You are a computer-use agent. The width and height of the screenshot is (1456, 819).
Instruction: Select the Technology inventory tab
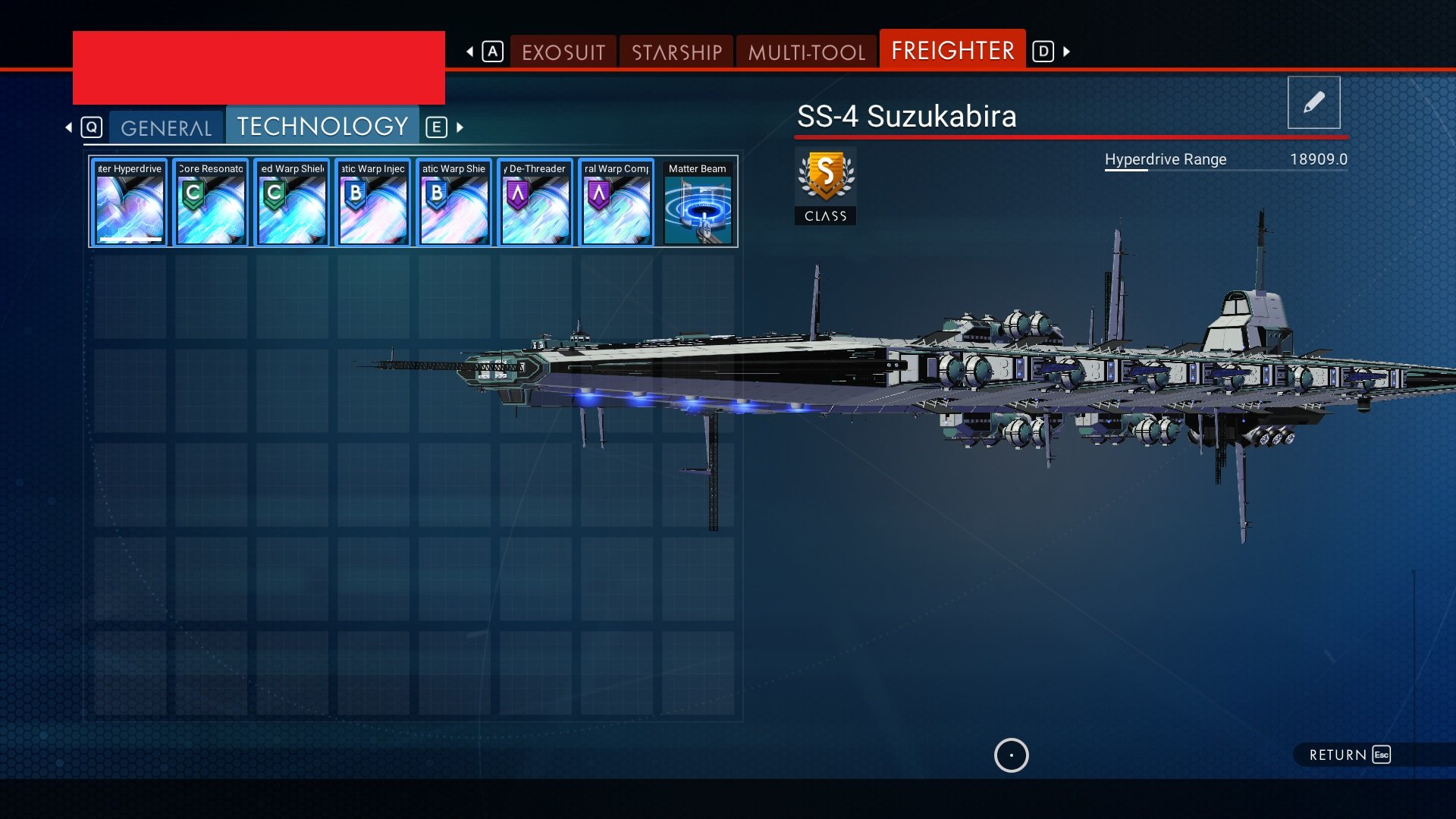tap(322, 126)
